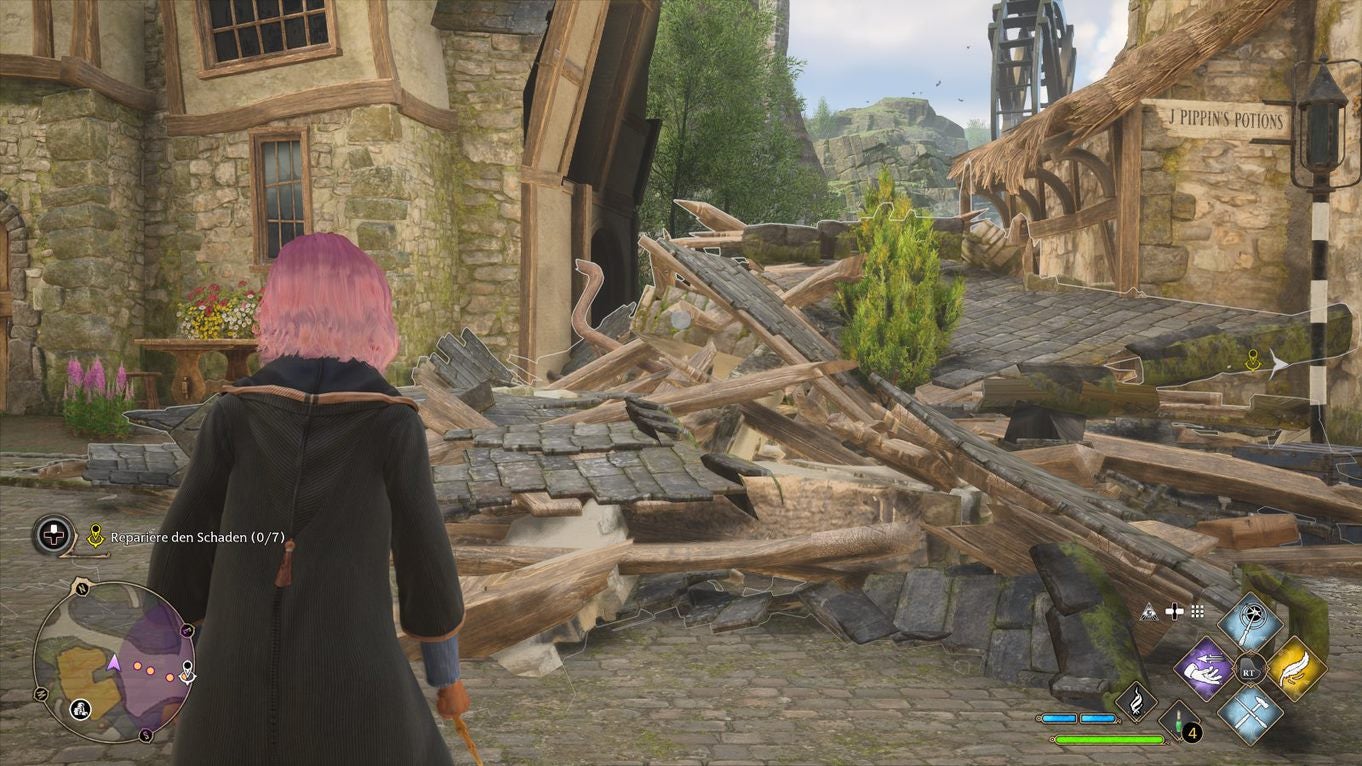Image resolution: width=1362 pixels, height=766 pixels.
Task: Click the castle fast-travel icon on minimap
Action: pyautogui.click(x=80, y=709)
